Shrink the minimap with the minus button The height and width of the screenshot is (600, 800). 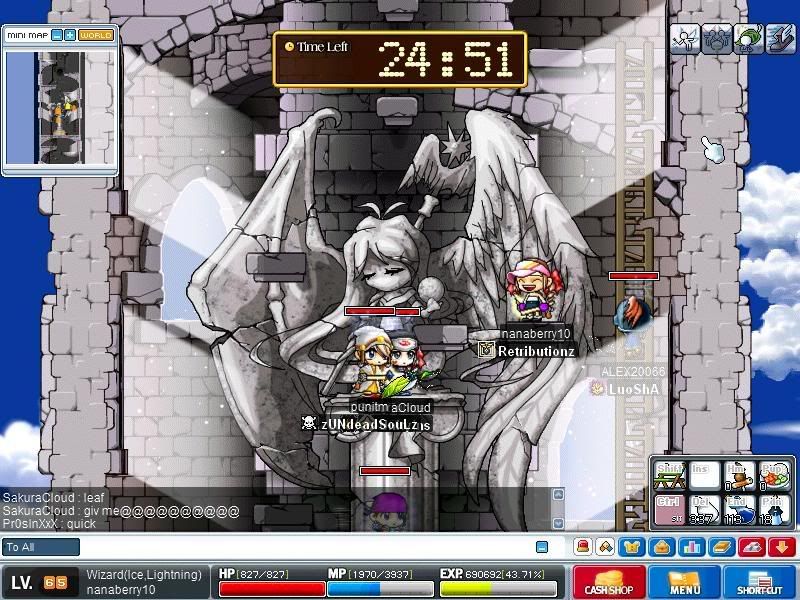pyautogui.click(x=58, y=35)
